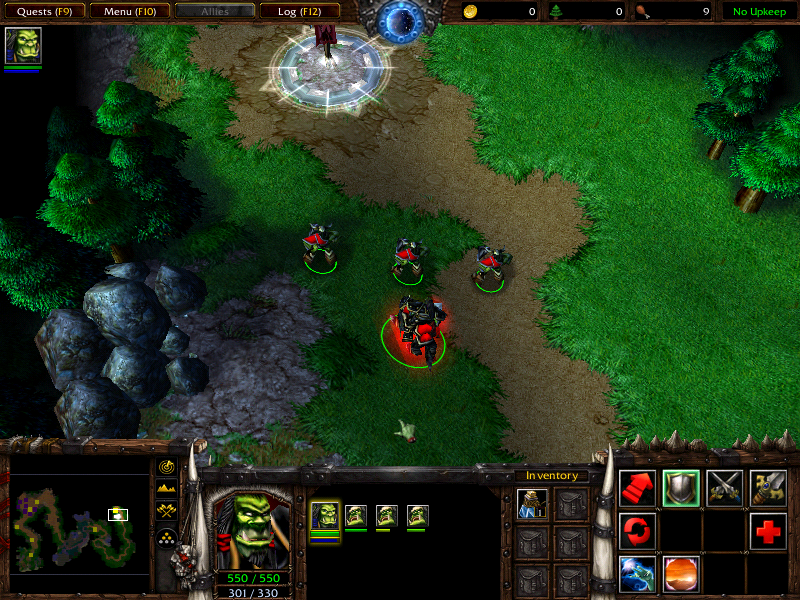Select the hero icon below the Quests button
This screenshot has width=800, height=600.
coord(22,47)
